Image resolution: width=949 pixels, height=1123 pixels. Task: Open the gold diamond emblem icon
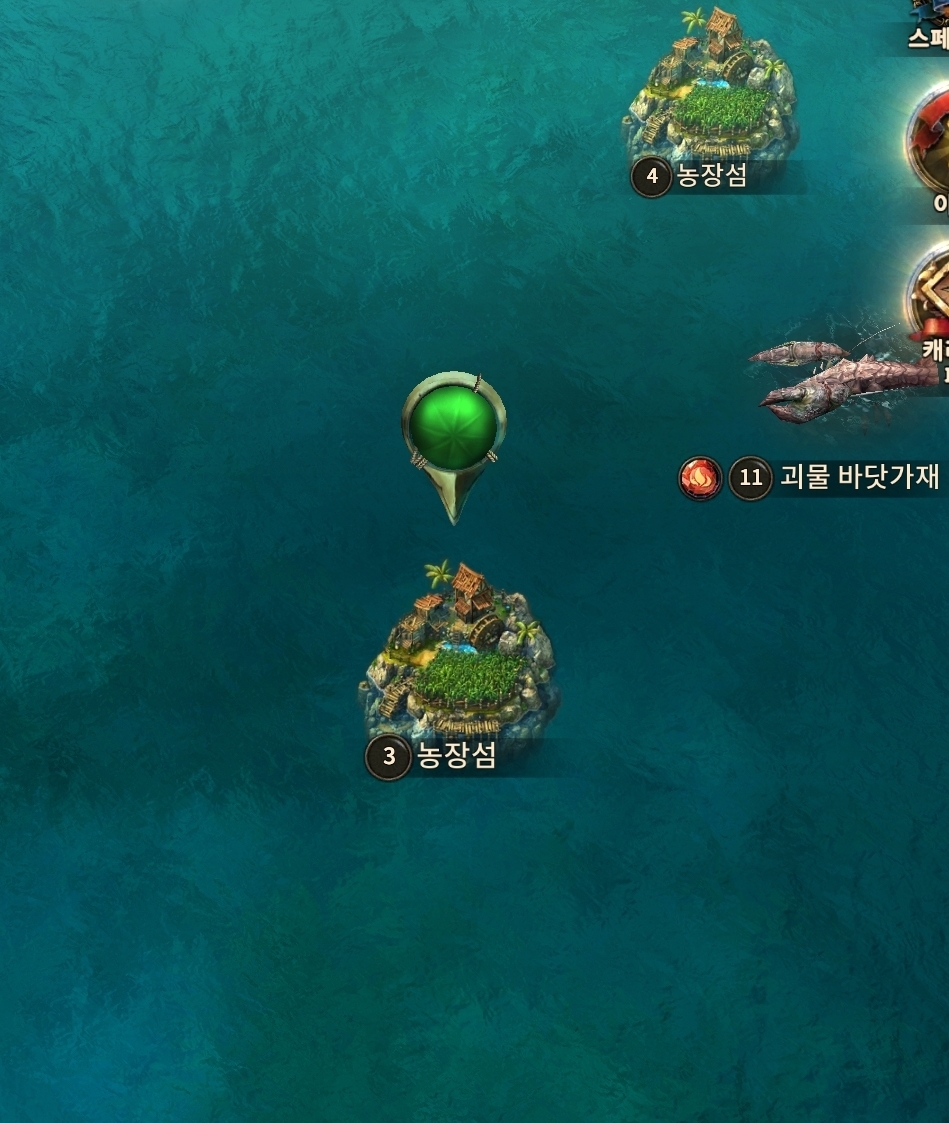pos(930,292)
